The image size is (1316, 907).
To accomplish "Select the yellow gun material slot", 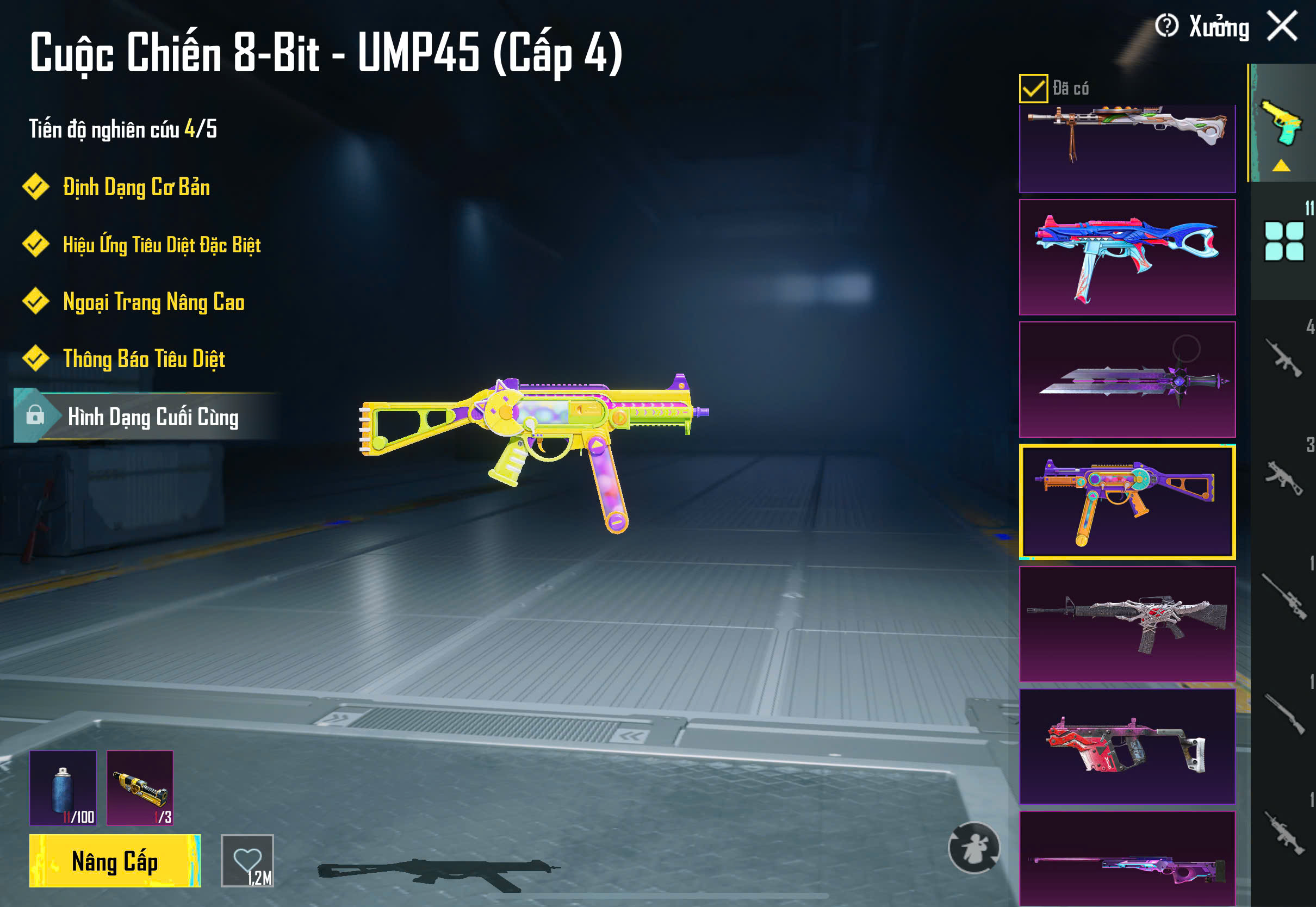I will click(x=140, y=788).
